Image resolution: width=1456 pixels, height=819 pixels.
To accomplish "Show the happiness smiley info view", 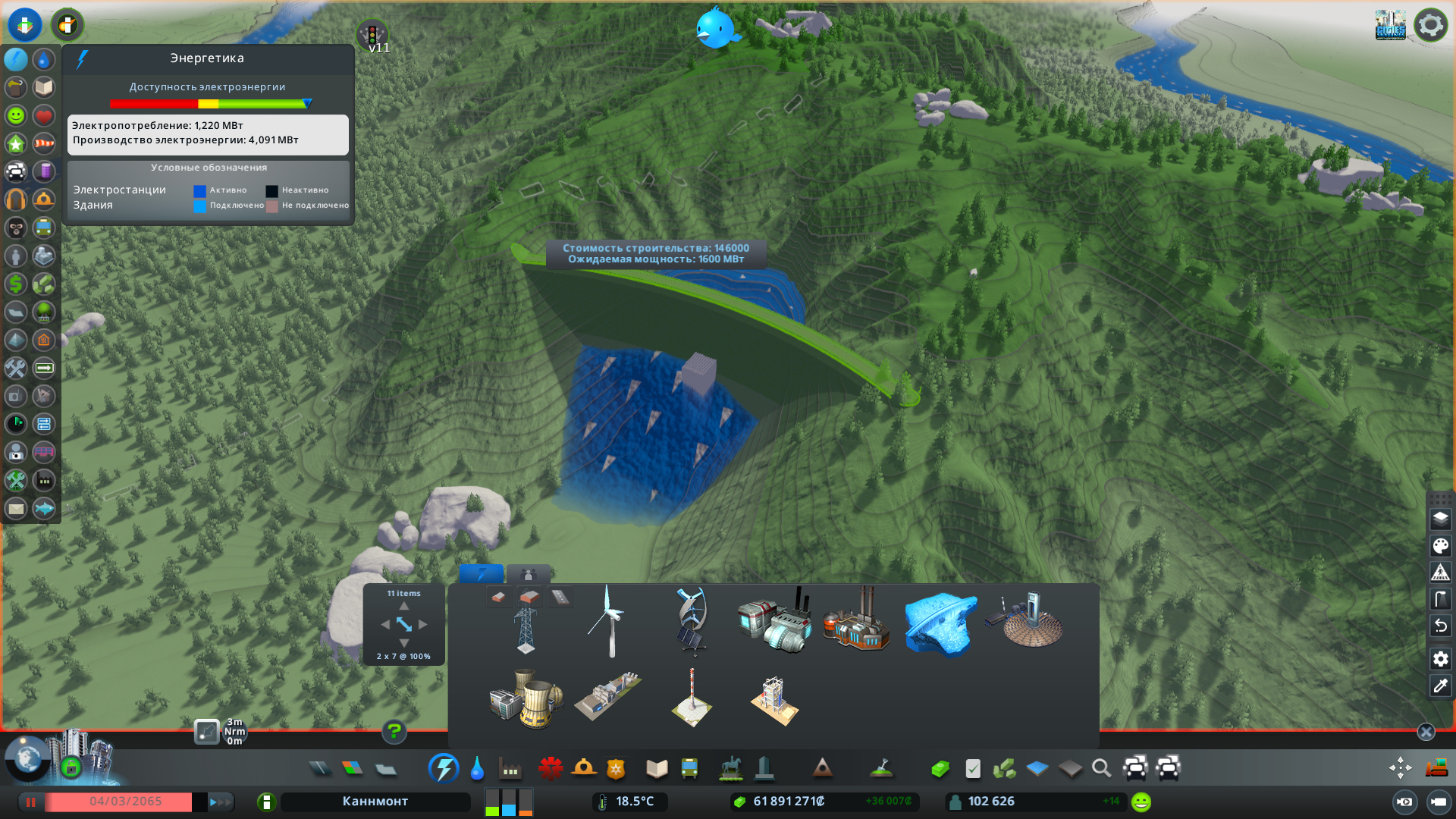I will [16, 116].
